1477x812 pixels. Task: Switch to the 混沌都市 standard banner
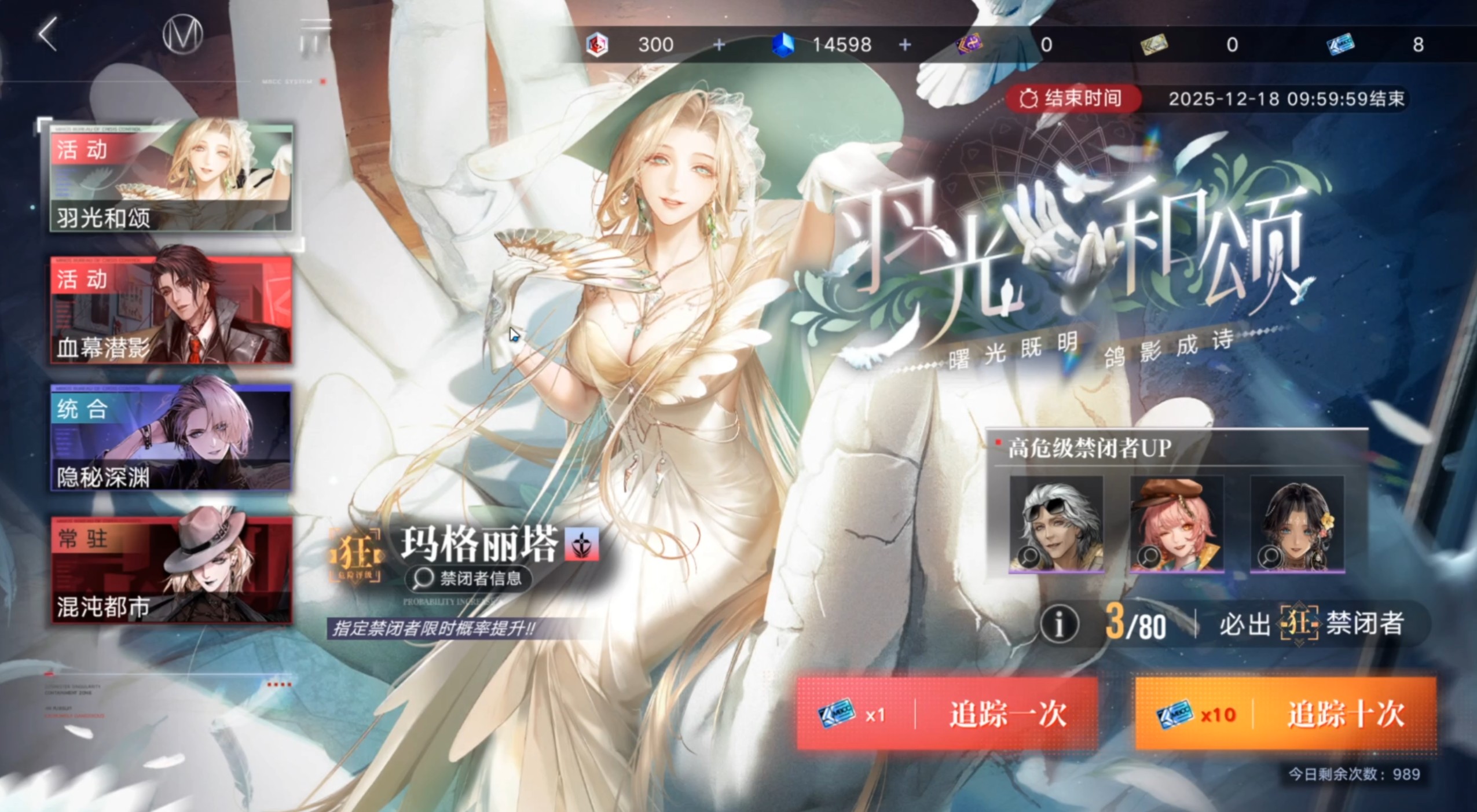pyautogui.click(x=170, y=570)
